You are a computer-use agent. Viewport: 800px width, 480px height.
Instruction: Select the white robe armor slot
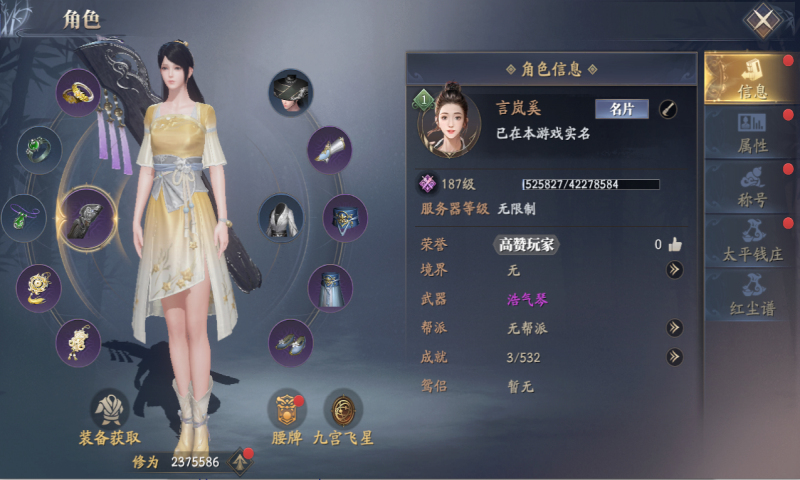[282, 217]
